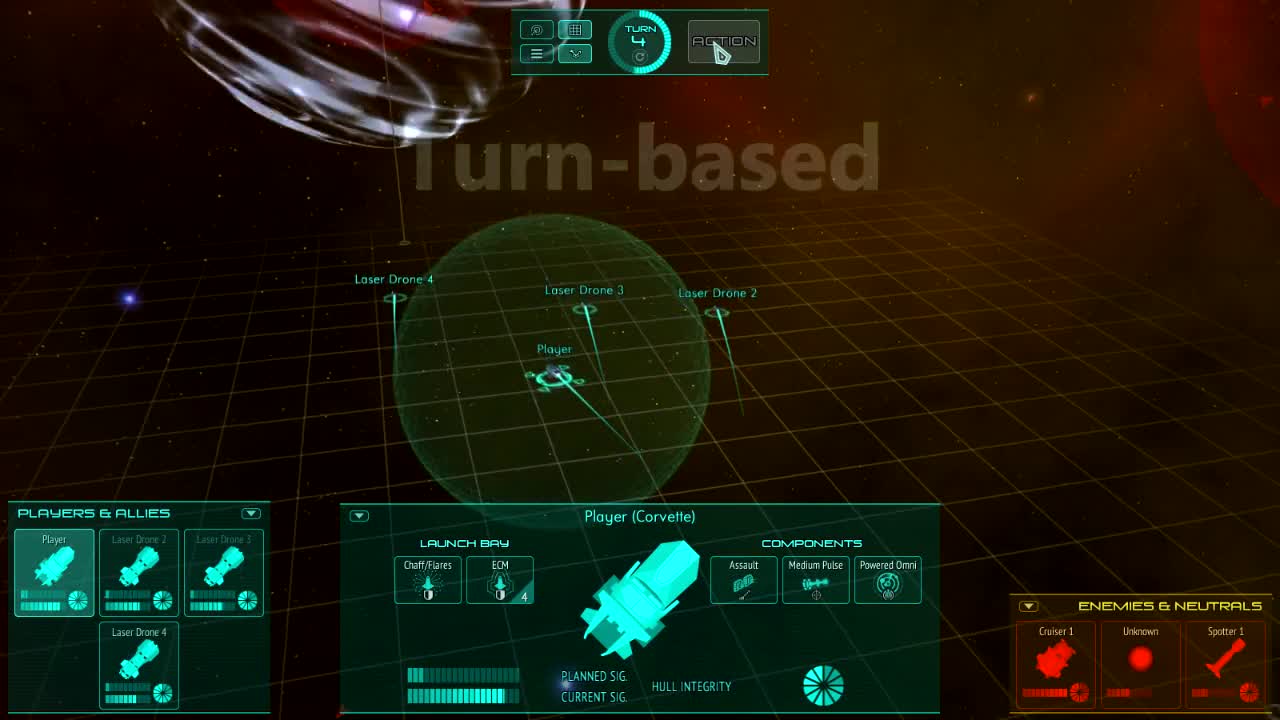Collapse the Players & Allies panel
The image size is (1280, 720).
point(251,513)
